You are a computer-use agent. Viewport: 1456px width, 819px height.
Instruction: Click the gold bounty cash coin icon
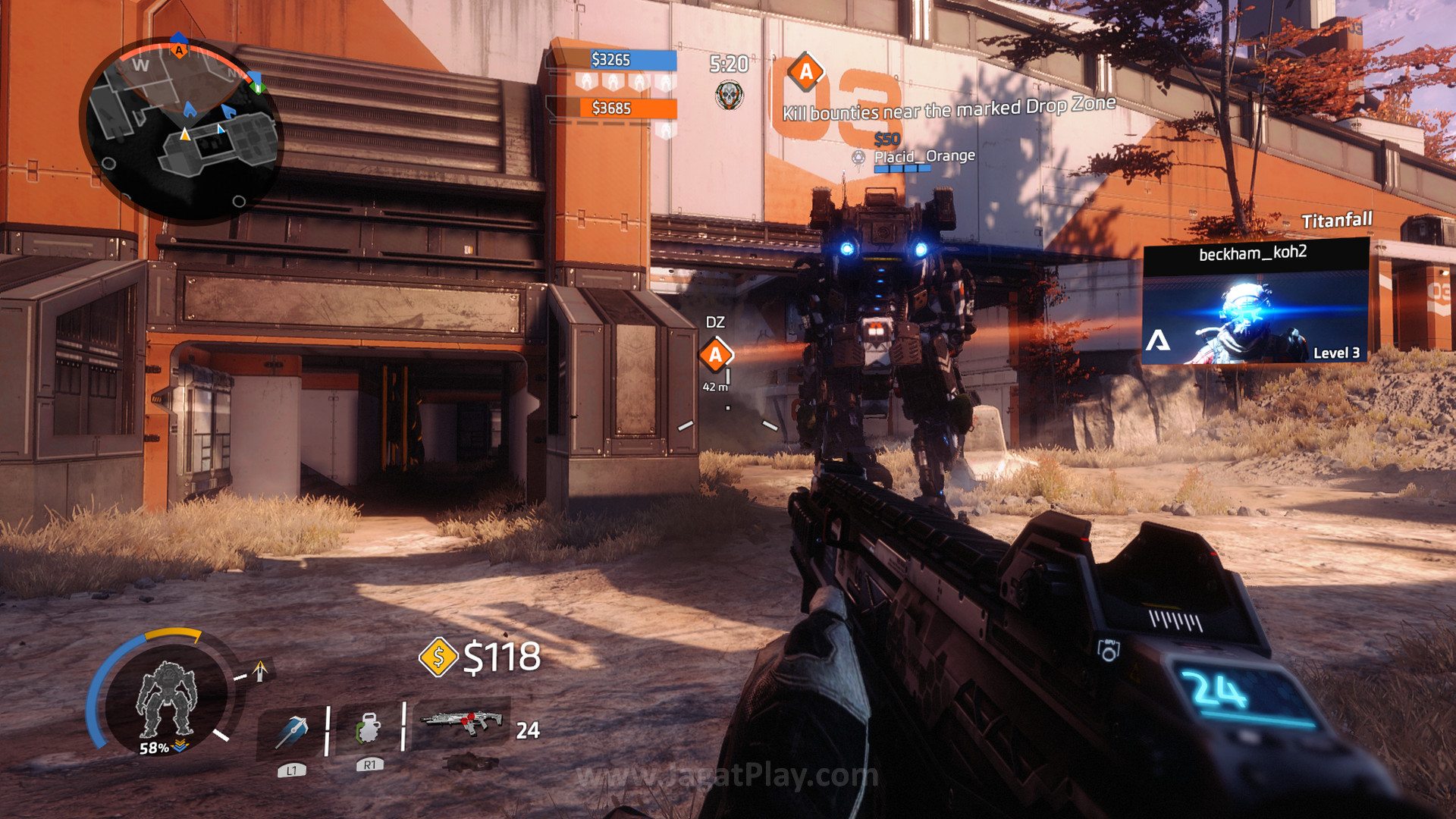tap(438, 657)
